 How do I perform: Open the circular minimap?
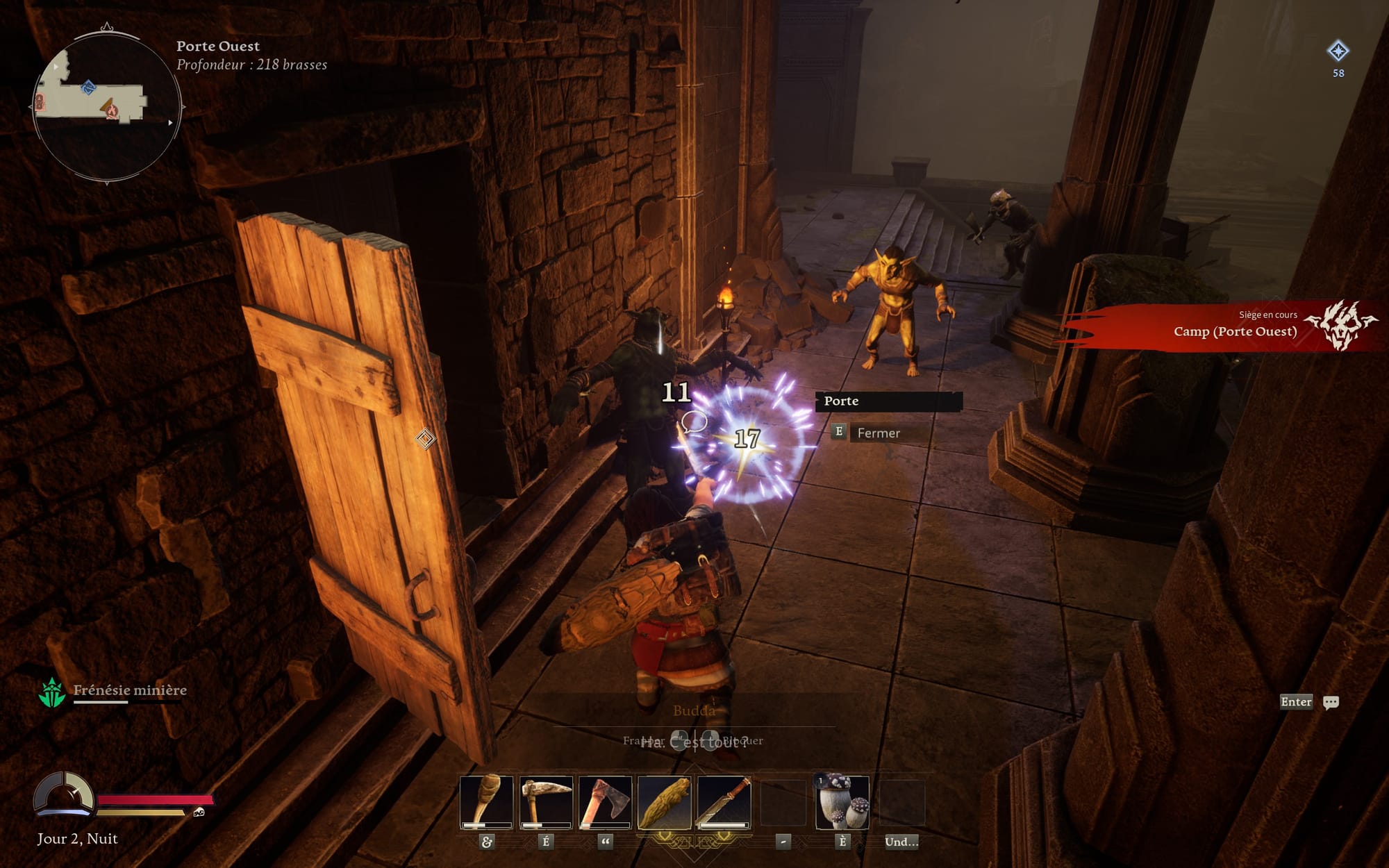(x=107, y=107)
